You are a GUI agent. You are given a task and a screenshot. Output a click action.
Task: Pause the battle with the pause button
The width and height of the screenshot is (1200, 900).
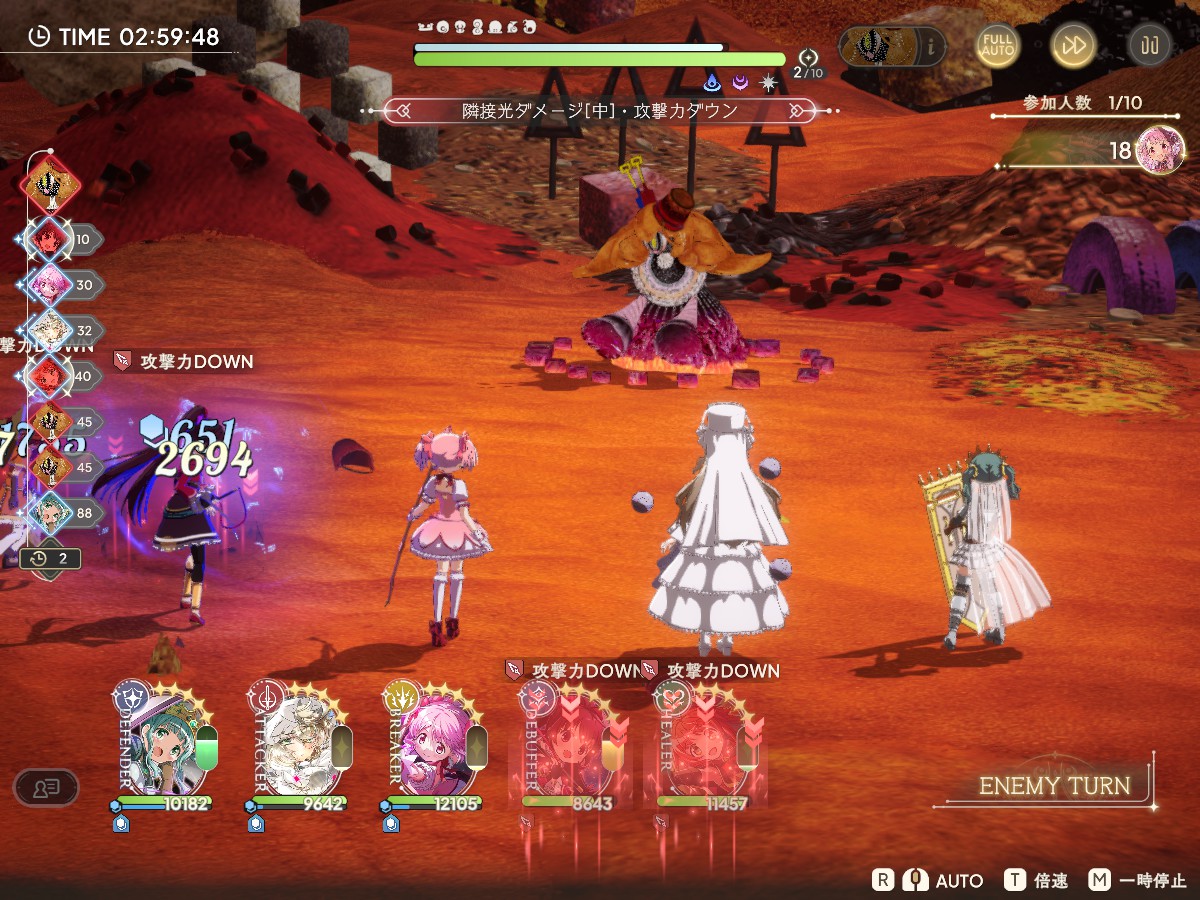[x=1149, y=46]
